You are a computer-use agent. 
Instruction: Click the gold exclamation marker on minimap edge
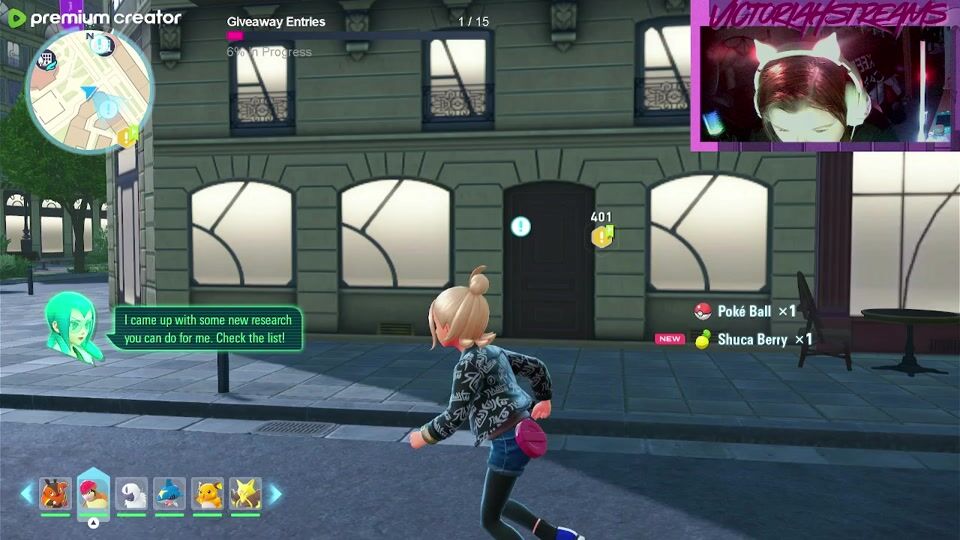click(x=127, y=135)
